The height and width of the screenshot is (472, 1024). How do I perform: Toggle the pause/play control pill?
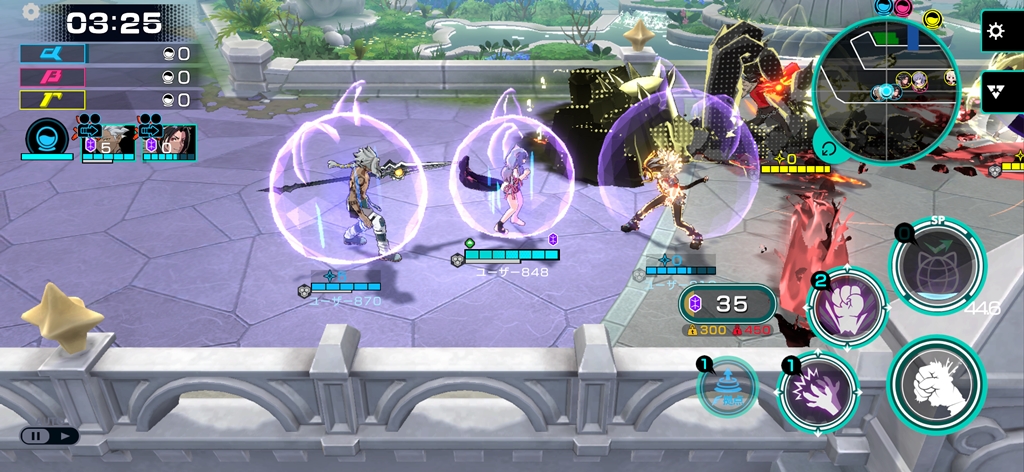49,436
